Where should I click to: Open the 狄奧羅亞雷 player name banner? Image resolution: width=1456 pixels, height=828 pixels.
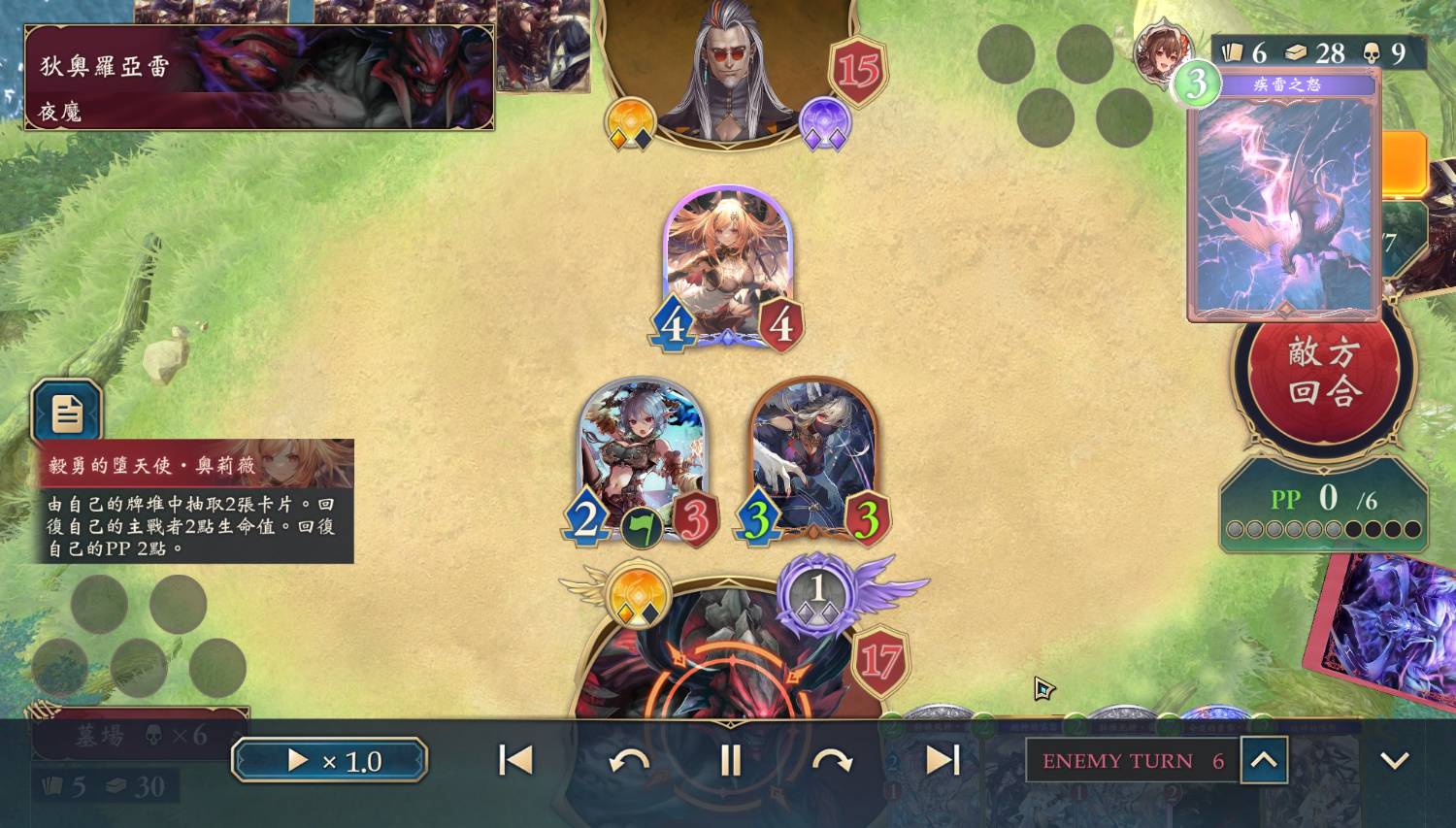[258, 78]
